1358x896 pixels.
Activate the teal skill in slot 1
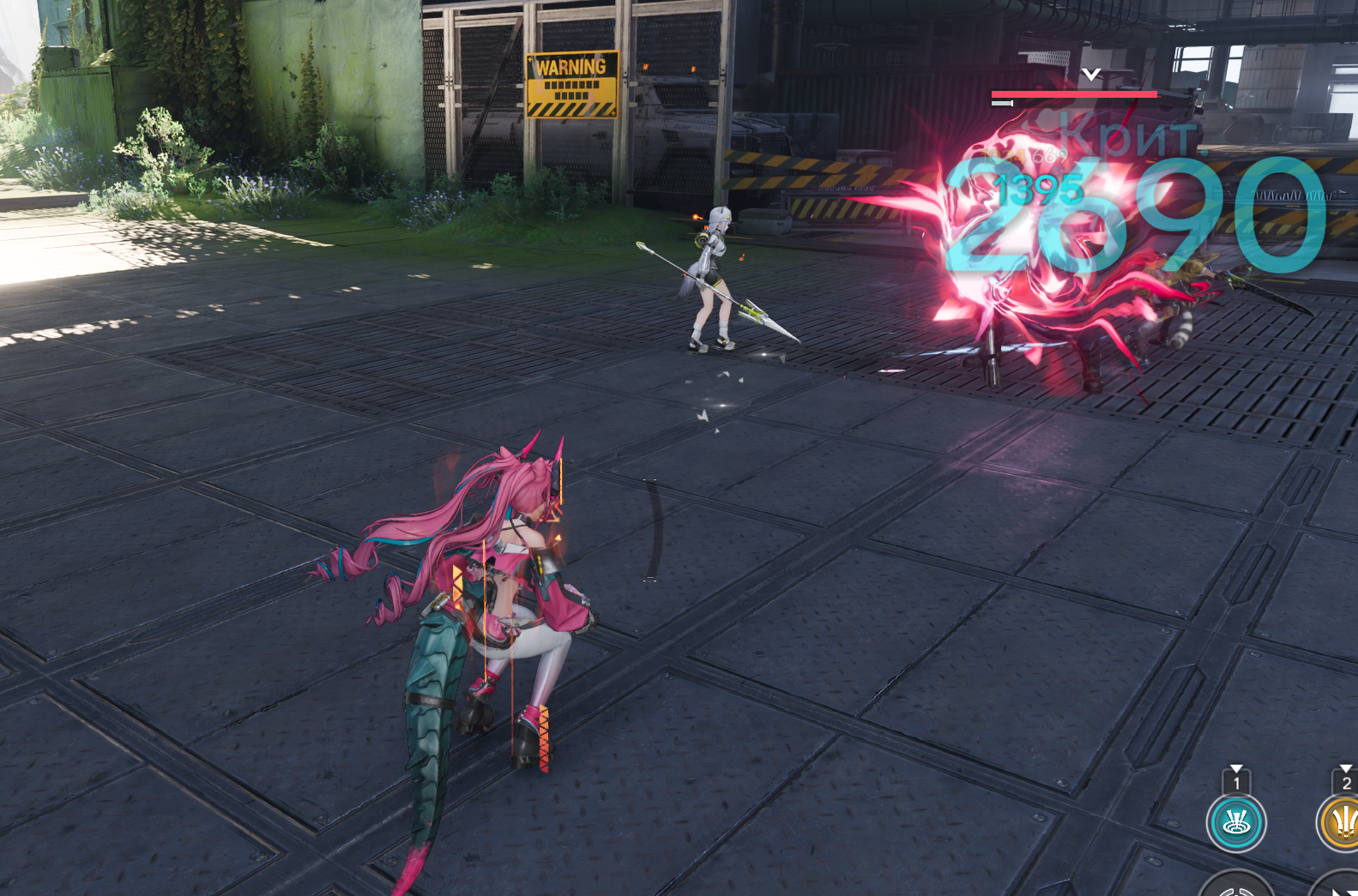(x=1236, y=823)
